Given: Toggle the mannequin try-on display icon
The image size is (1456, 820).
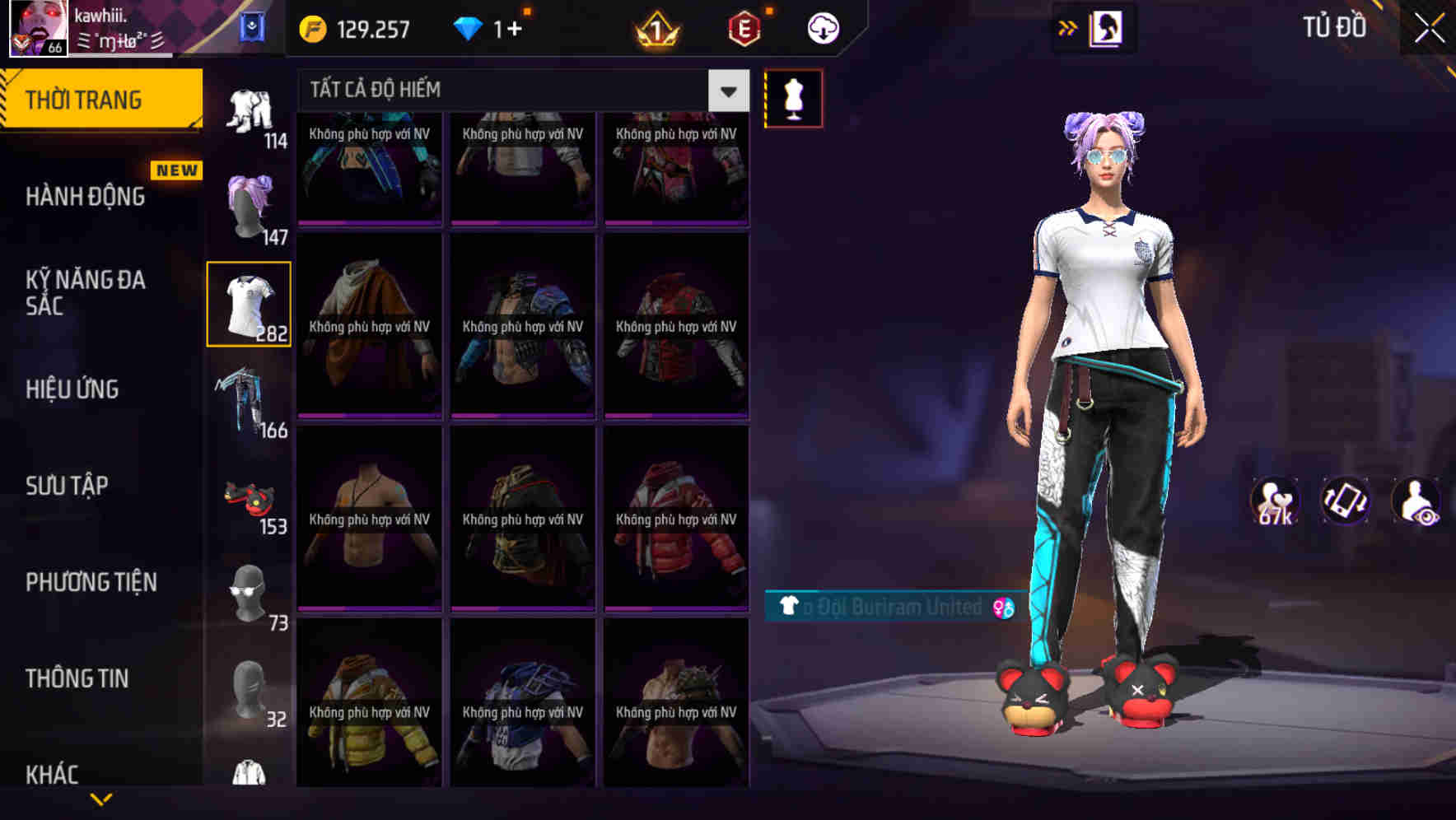Looking at the screenshot, I should pyautogui.click(x=793, y=97).
